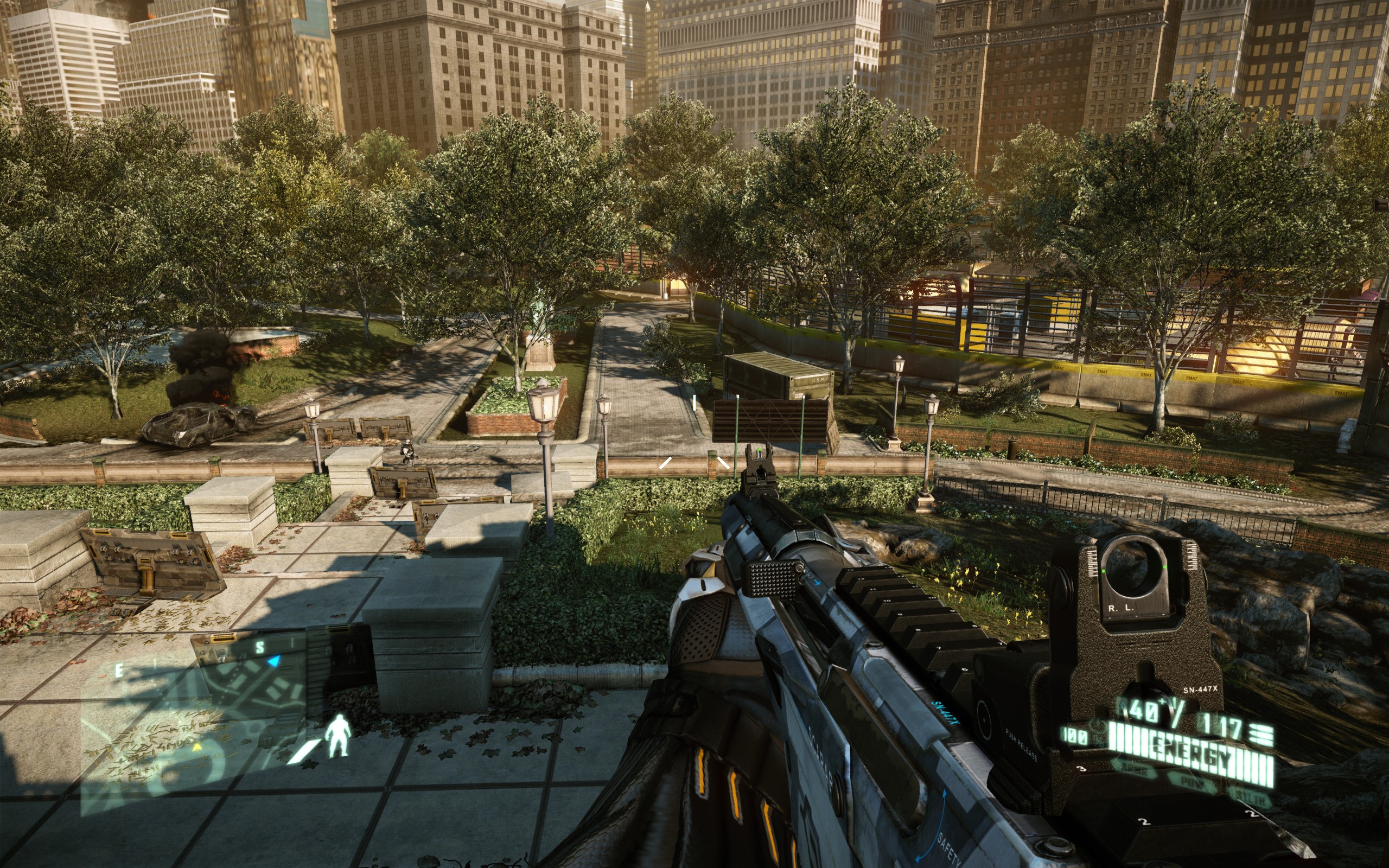Click the yellow player arrow on minimap
Screen dimensions: 1389x868
click(x=197, y=746)
